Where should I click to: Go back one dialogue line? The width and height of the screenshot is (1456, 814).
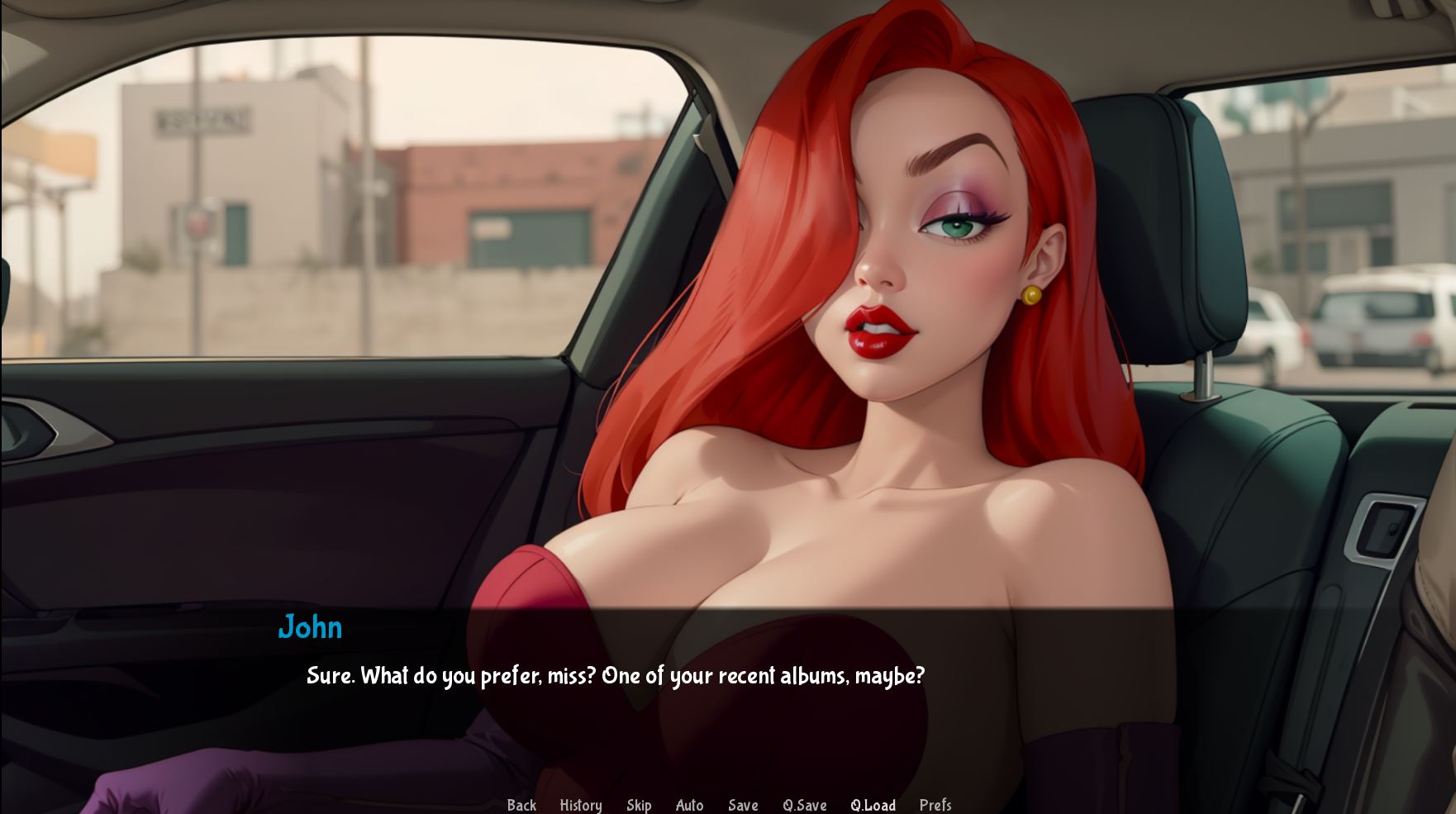click(521, 805)
